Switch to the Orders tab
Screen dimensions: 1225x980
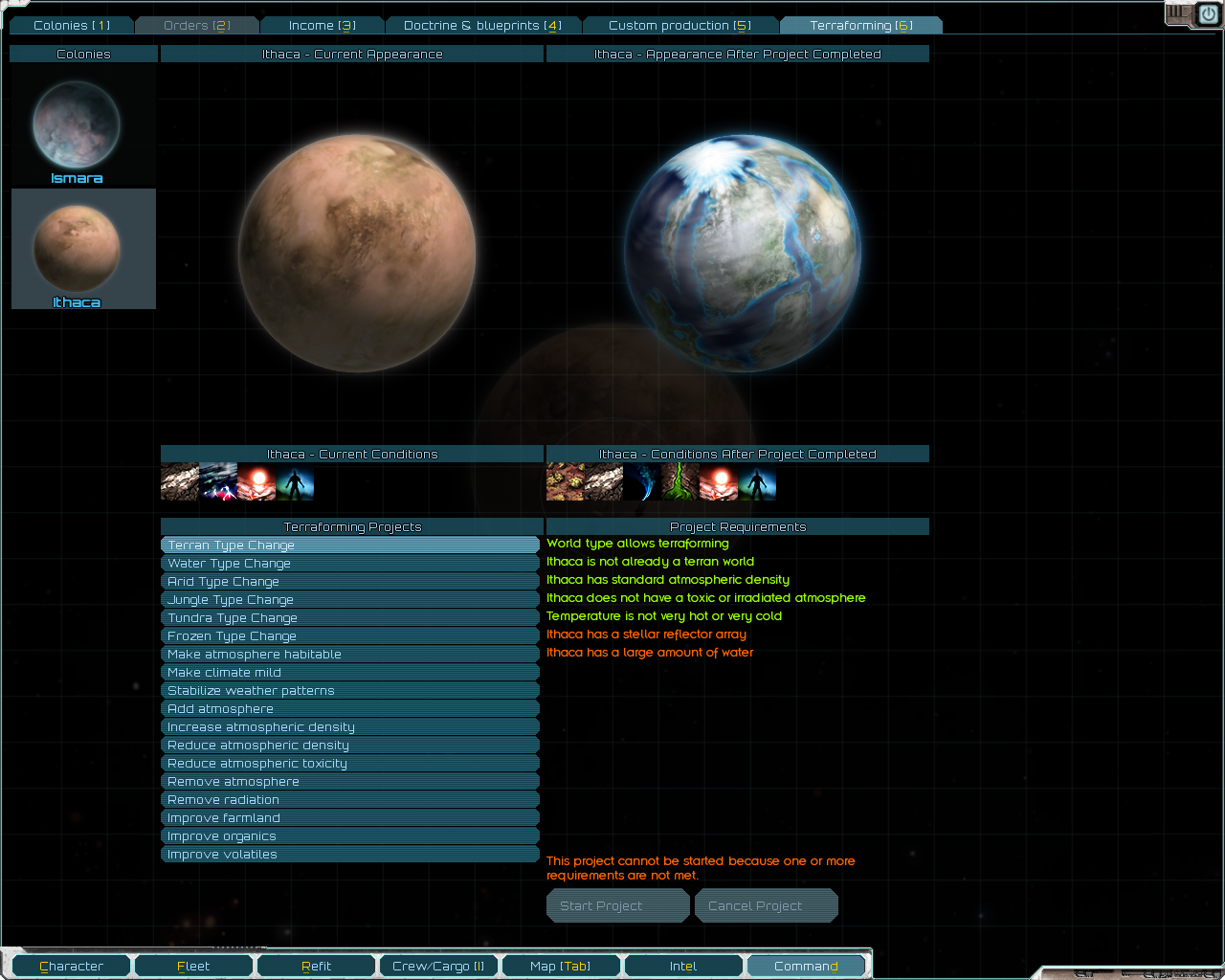coord(196,25)
